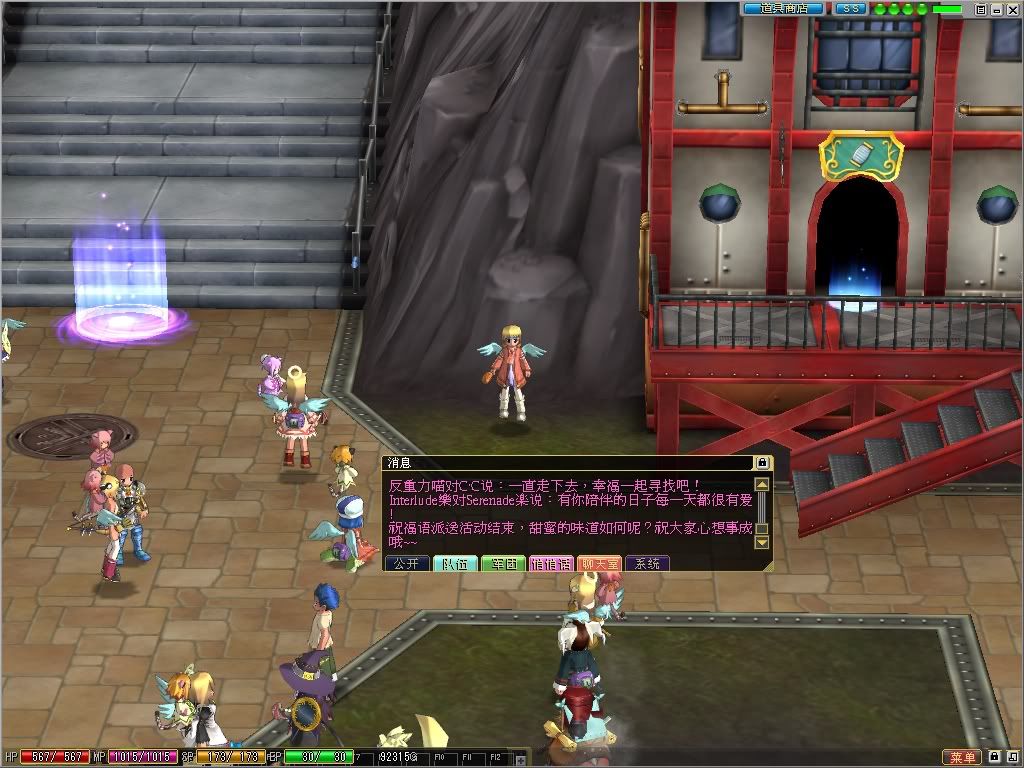Select the 队伍 party chat tab
The height and width of the screenshot is (768, 1024).
click(455, 564)
